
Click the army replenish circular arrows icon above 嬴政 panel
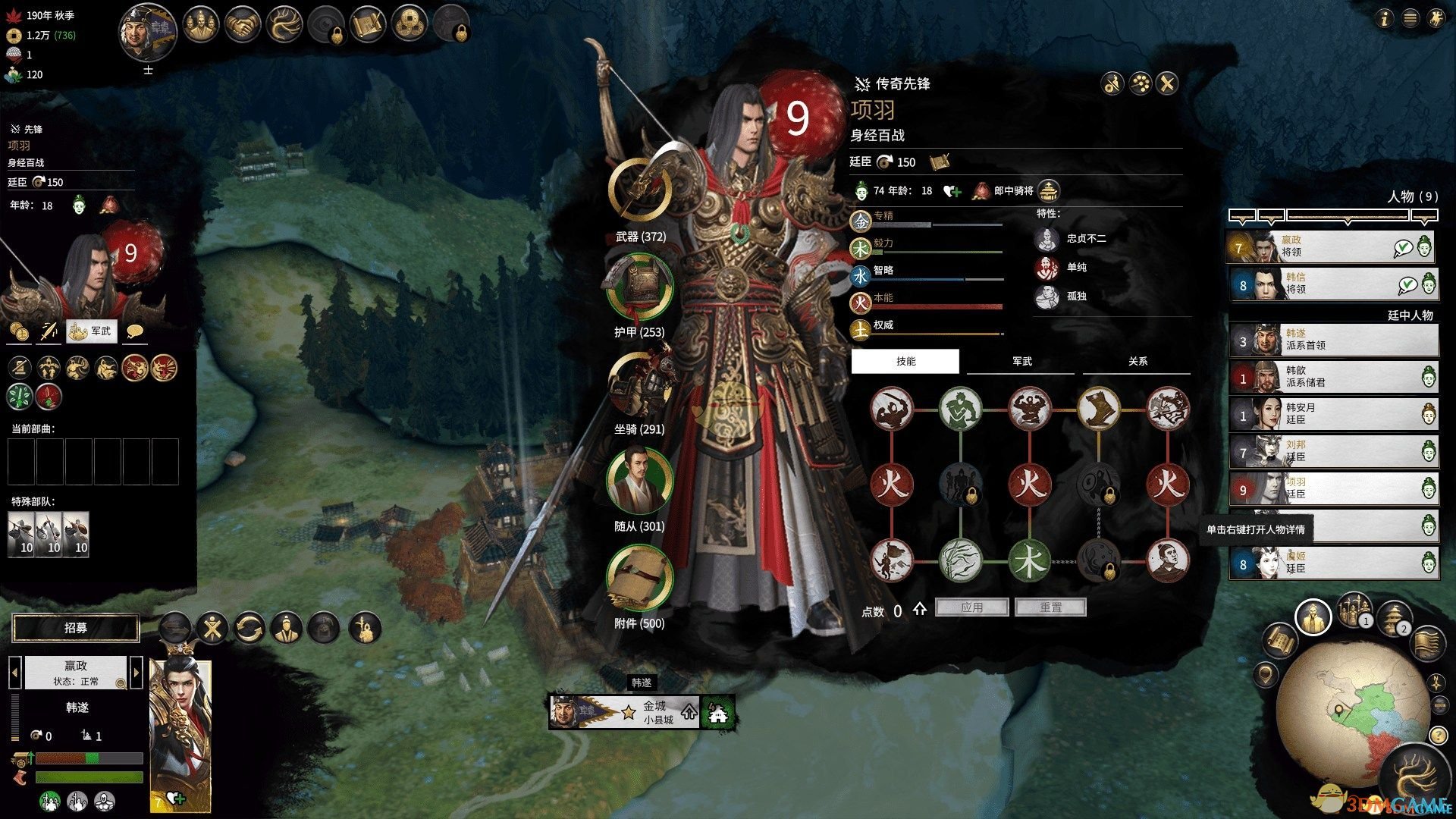(x=250, y=628)
